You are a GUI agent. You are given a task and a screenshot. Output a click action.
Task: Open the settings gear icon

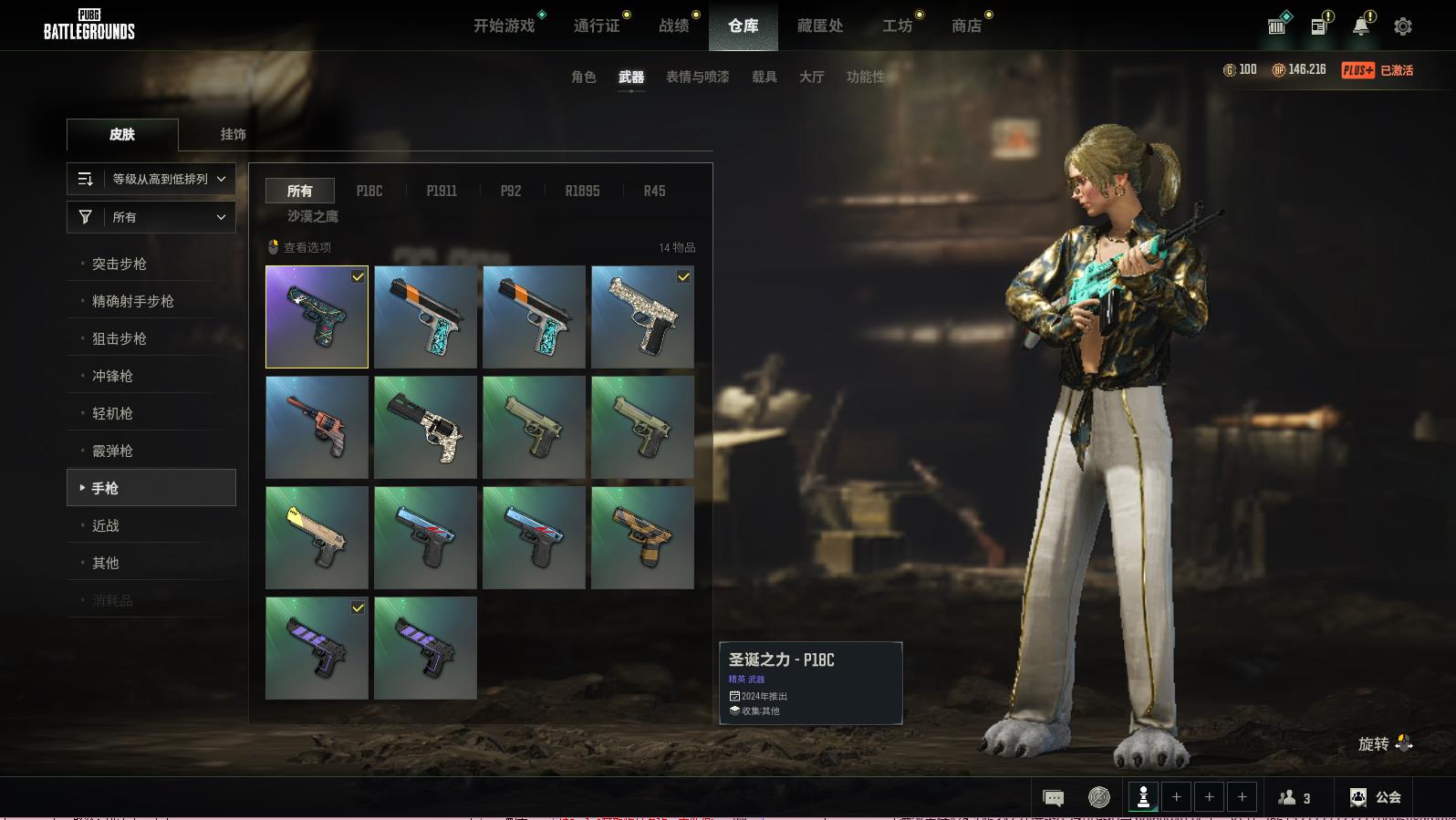[1403, 26]
